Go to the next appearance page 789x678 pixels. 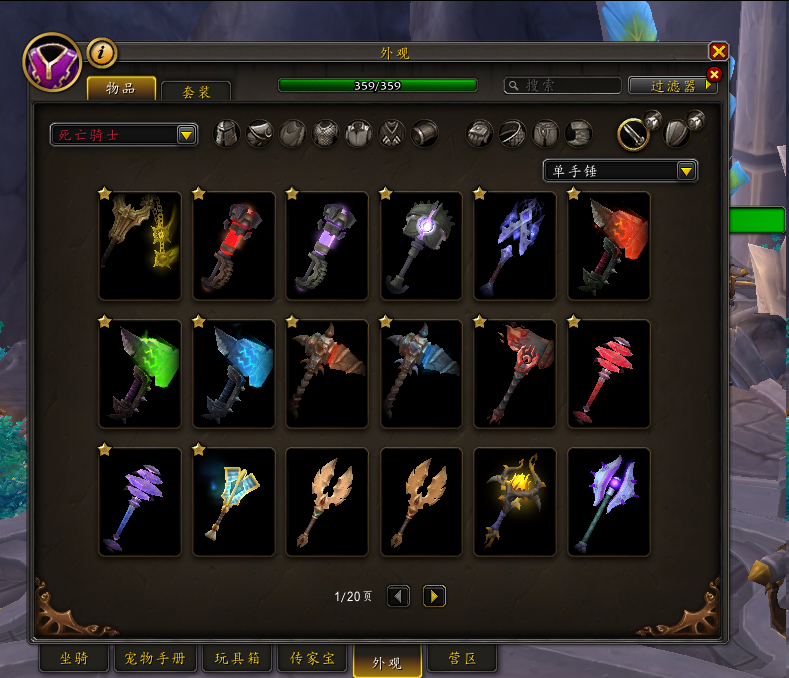point(434,596)
